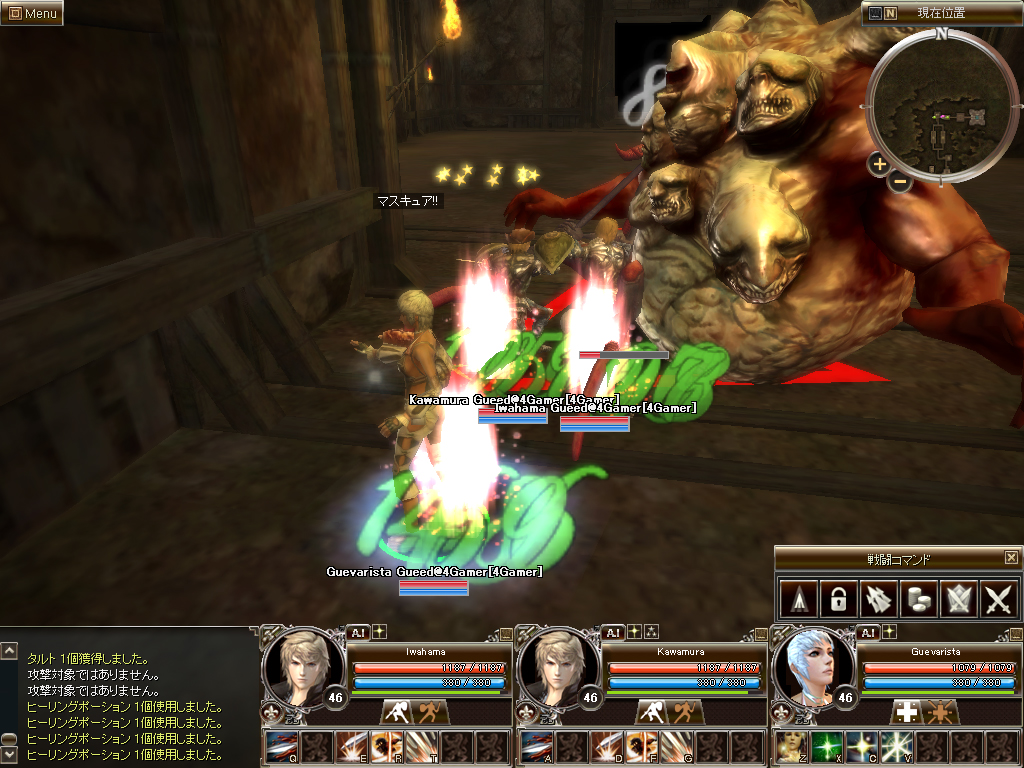
Task: Activate Guevarista's green star skill X
Action: pos(825,747)
